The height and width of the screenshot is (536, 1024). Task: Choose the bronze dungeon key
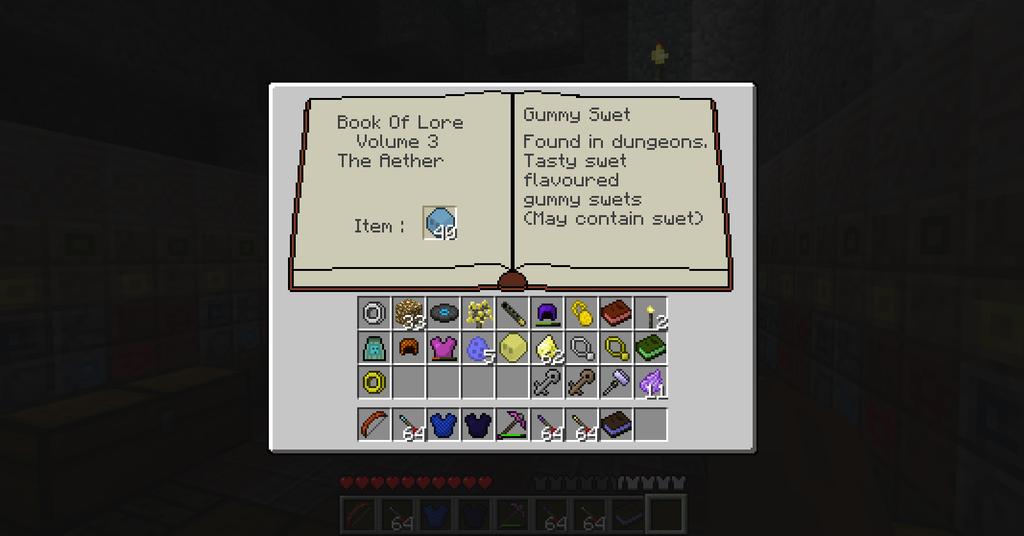[581, 381]
